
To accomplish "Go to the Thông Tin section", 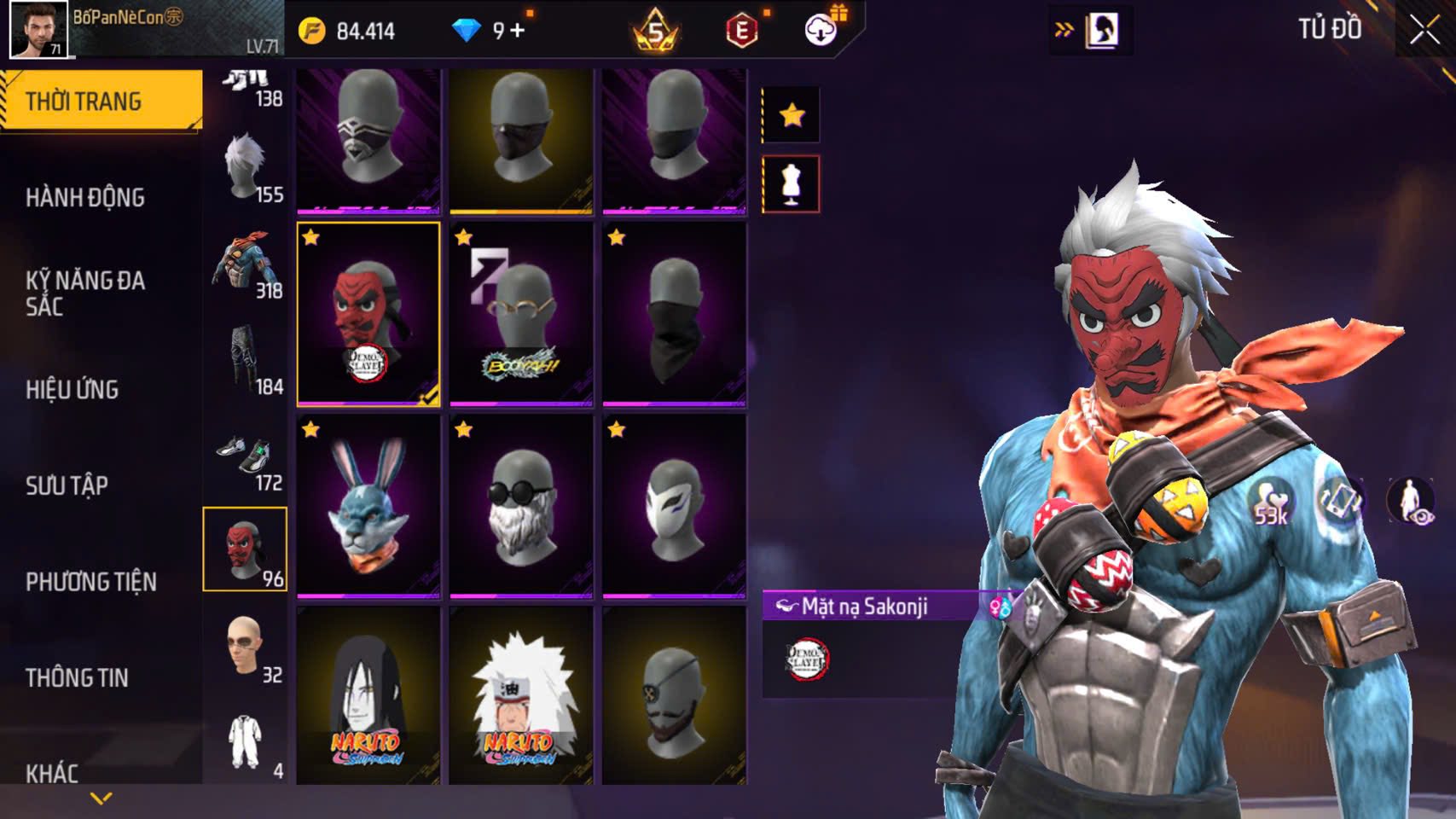I will pyautogui.click(x=77, y=678).
